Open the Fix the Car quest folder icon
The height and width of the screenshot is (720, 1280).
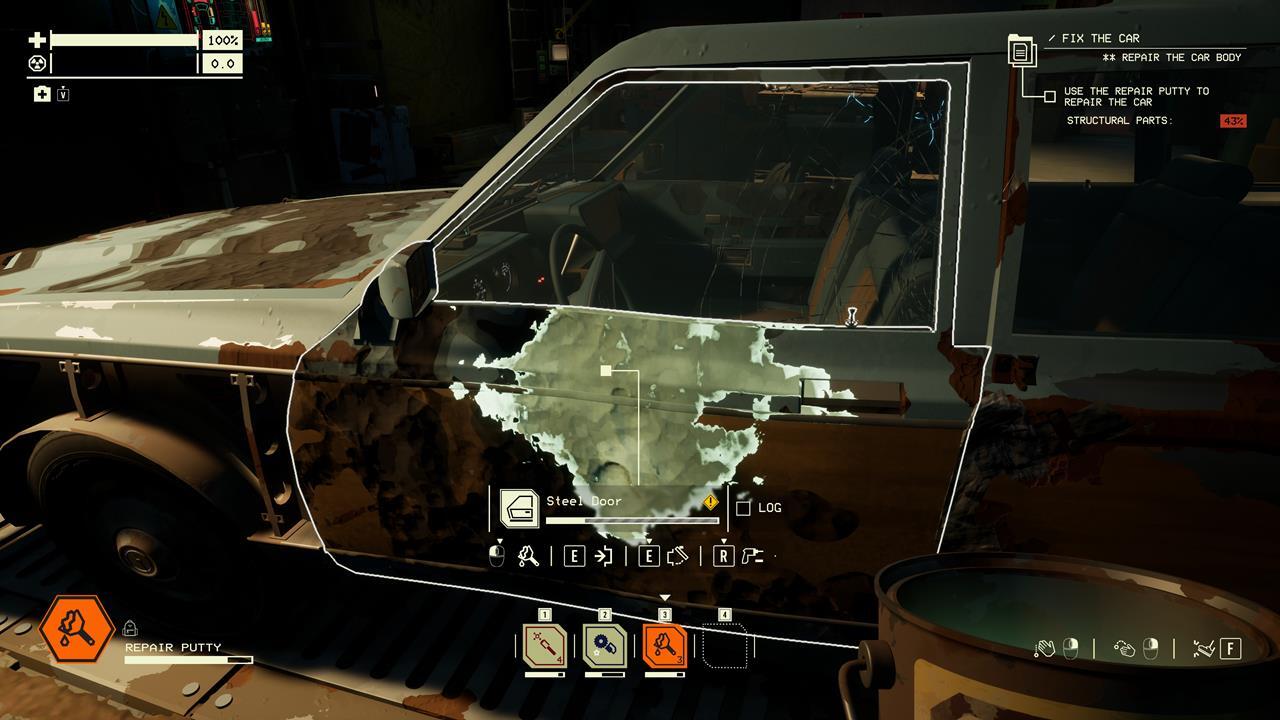[x=1022, y=49]
